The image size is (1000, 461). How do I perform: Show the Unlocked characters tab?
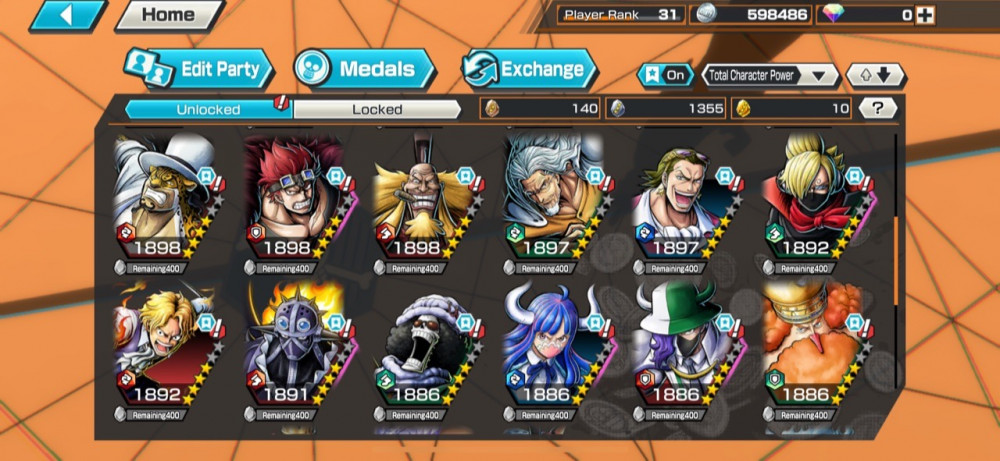coord(208,109)
